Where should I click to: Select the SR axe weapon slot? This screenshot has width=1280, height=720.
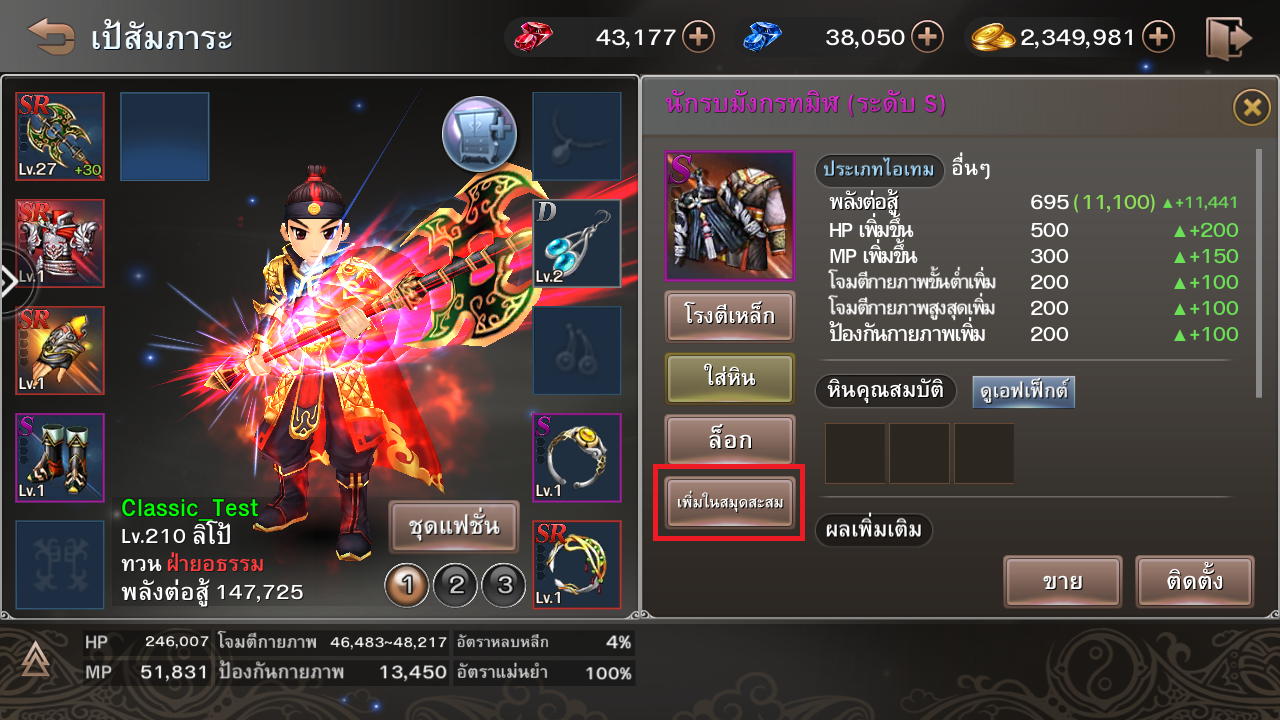tap(60, 136)
